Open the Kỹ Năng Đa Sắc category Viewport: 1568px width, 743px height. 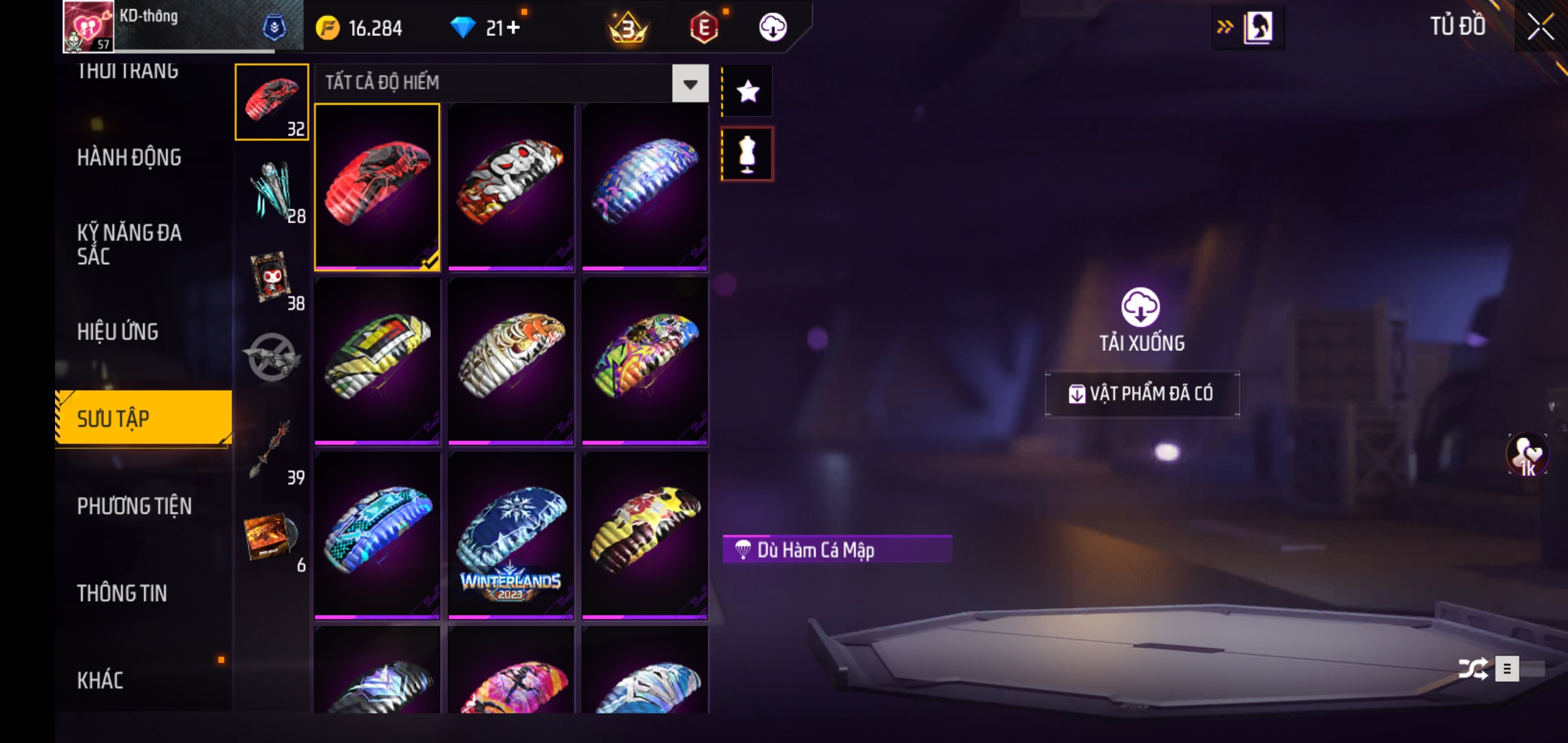[129, 244]
